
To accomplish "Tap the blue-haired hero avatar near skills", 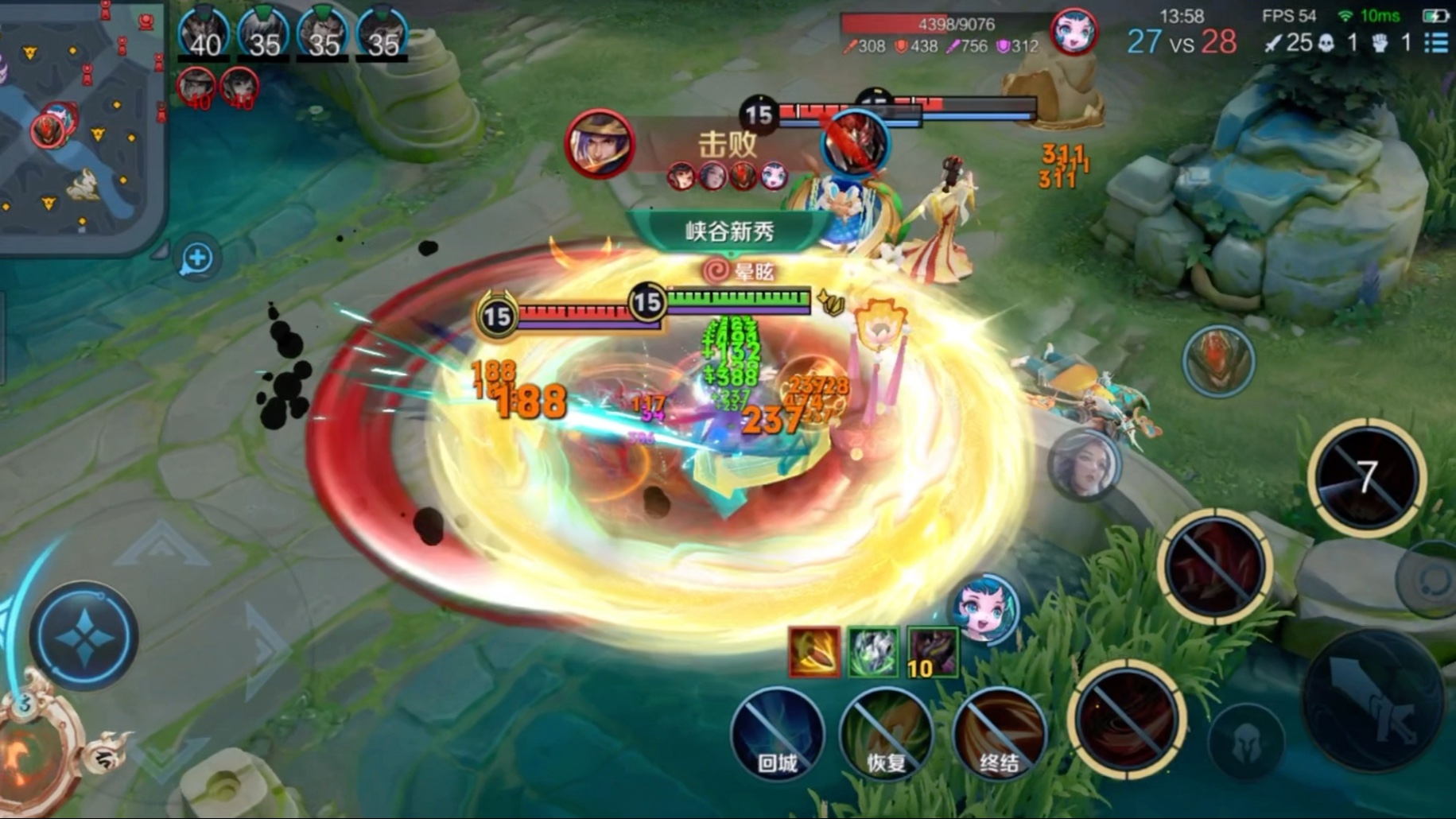I will (985, 610).
